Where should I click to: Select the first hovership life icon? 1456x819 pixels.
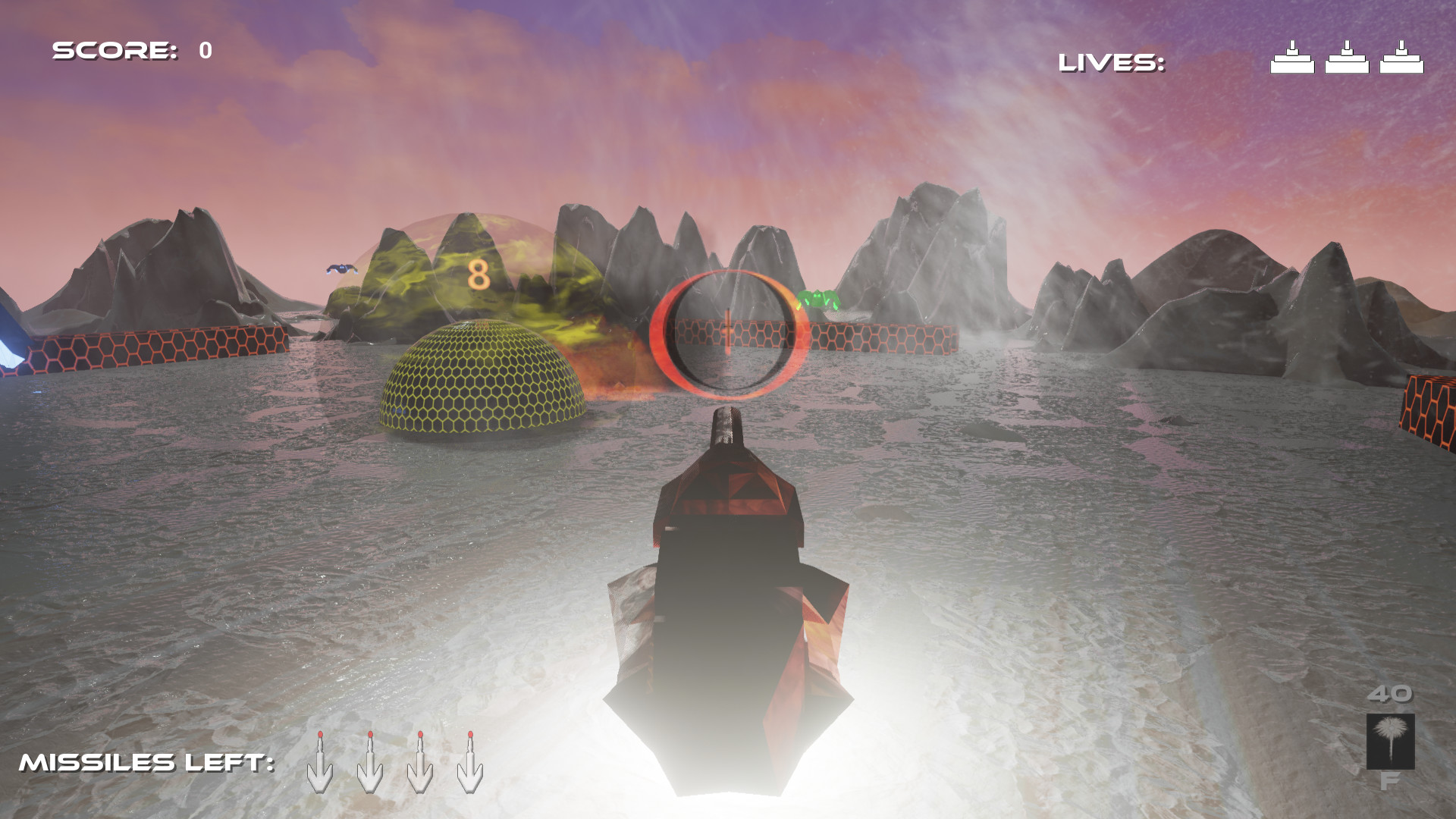point(1292,57)
